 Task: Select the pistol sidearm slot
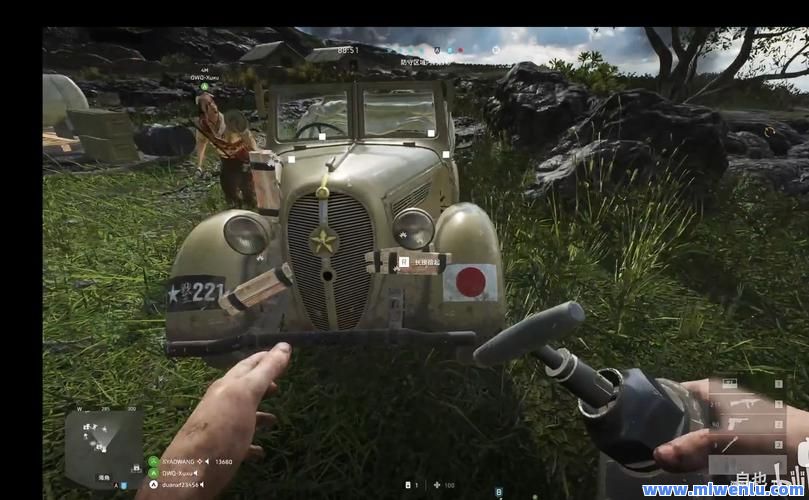pos(740,424)
